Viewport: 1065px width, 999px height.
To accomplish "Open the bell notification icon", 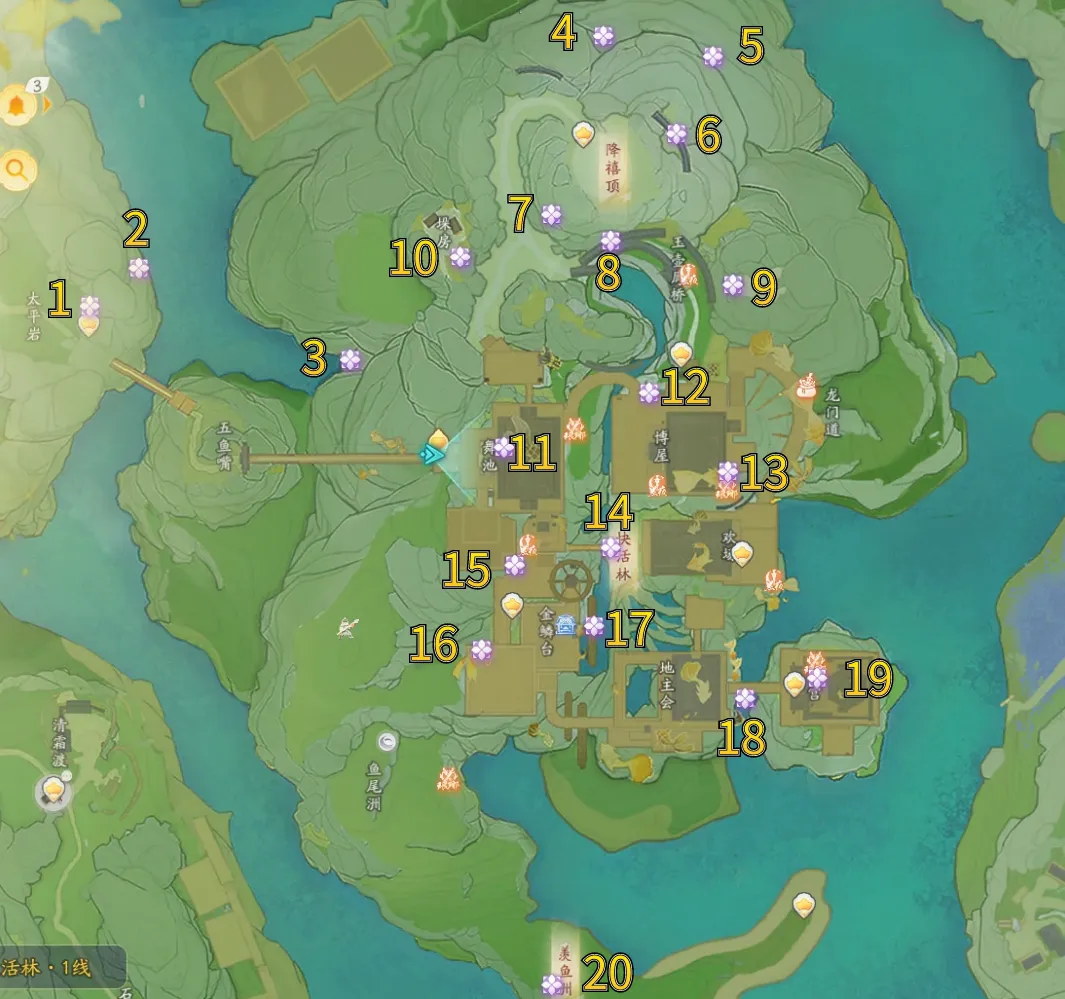I will click(x=17, y=105).
